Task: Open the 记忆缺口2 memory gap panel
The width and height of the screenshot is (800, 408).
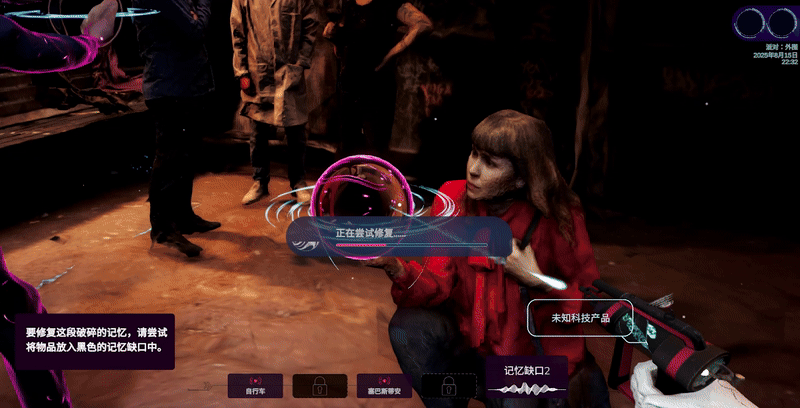Action: [526, 379]
